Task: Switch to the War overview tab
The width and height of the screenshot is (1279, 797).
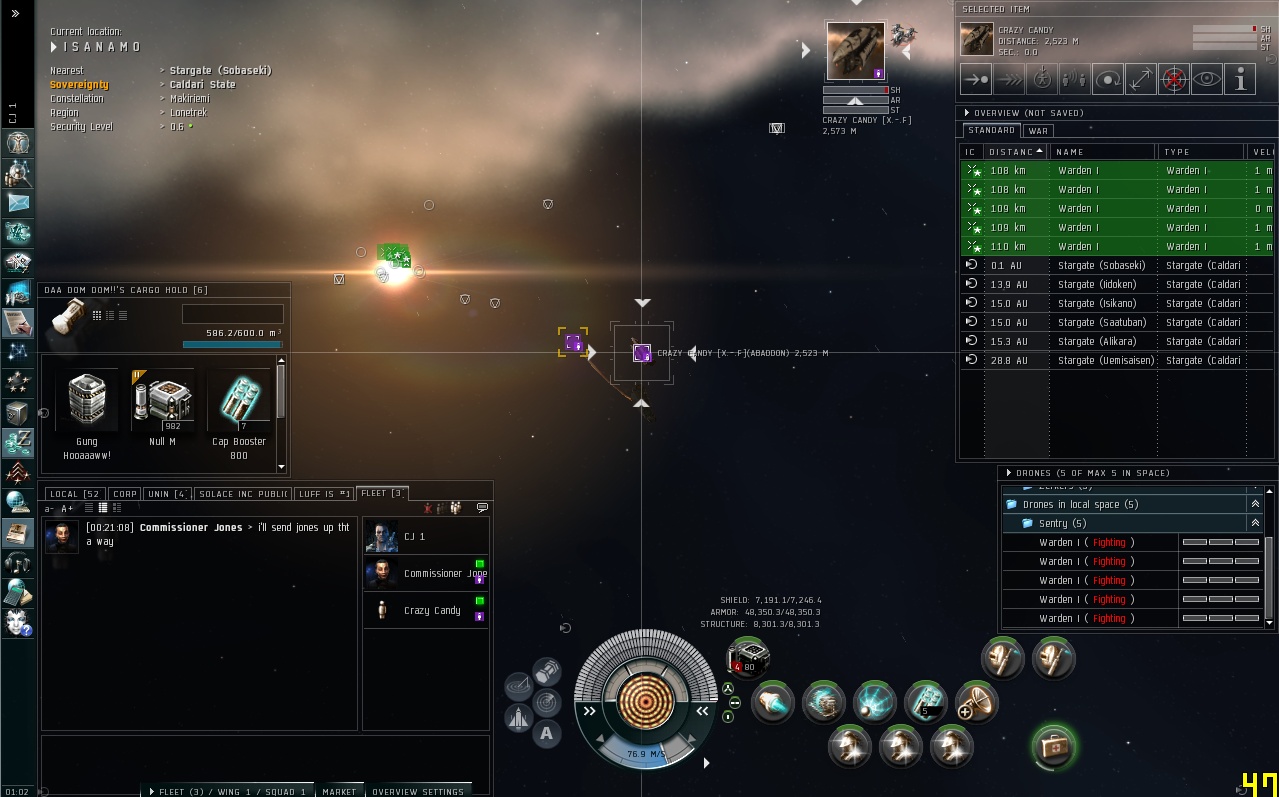Action: tap(1038, 131)
